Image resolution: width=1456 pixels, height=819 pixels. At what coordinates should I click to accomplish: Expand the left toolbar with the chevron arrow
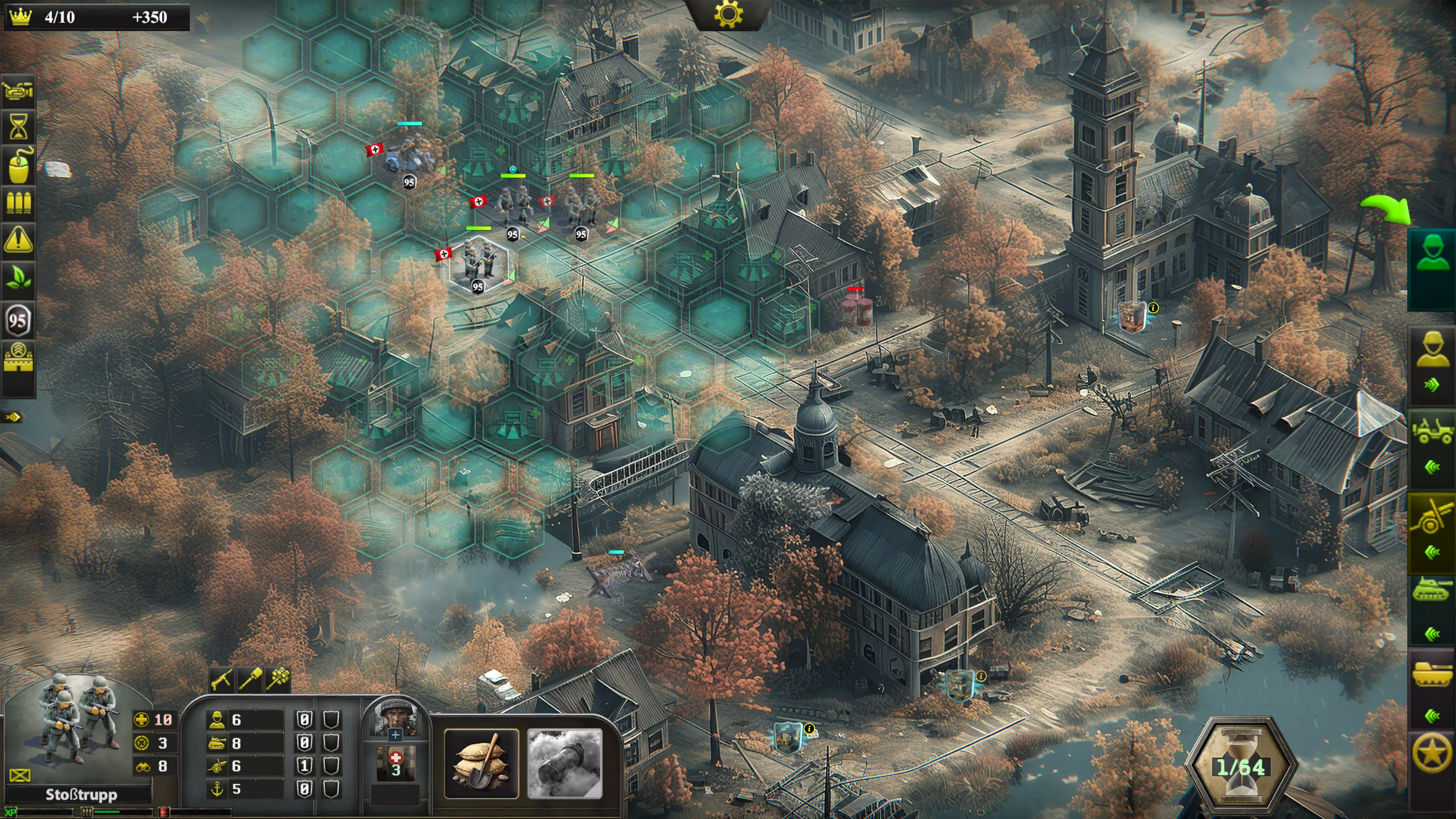tap(13, 417)
